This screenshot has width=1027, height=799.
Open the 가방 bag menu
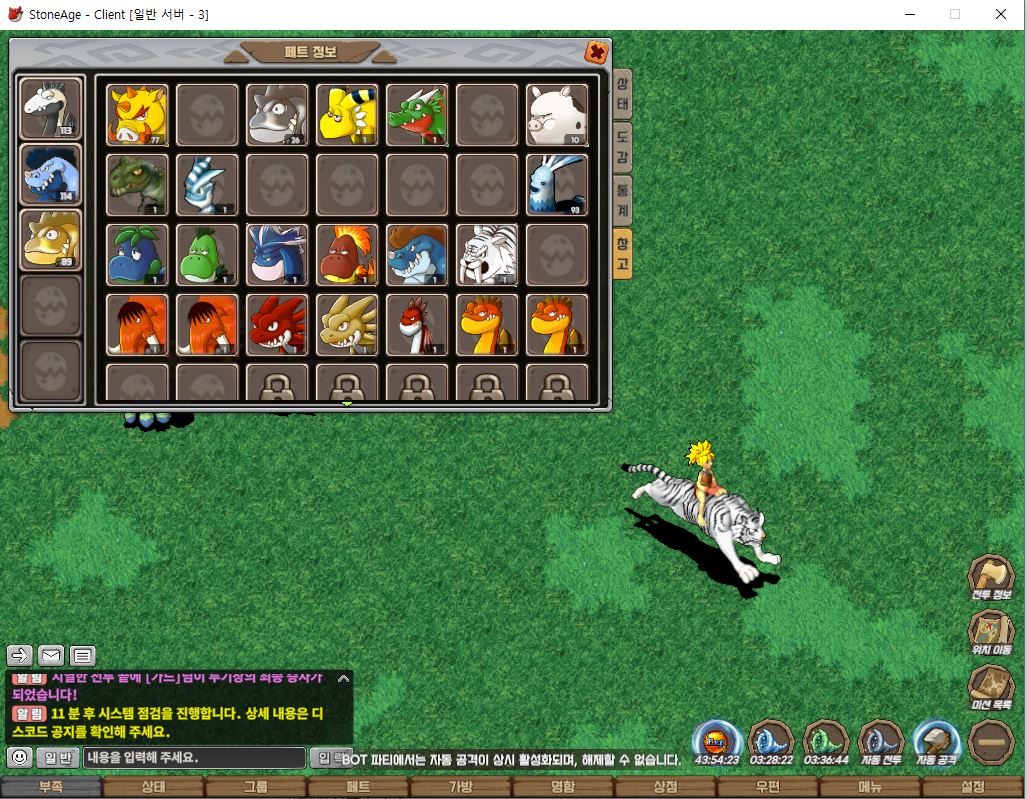(460, 788)
